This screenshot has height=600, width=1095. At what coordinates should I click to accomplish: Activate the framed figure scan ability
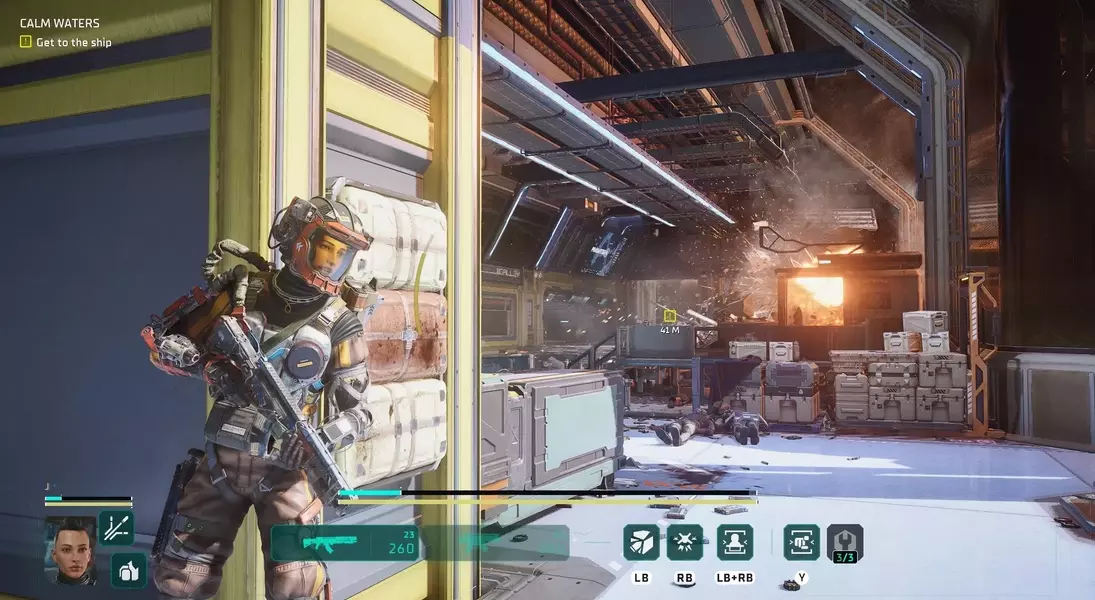tap(735, 542)
